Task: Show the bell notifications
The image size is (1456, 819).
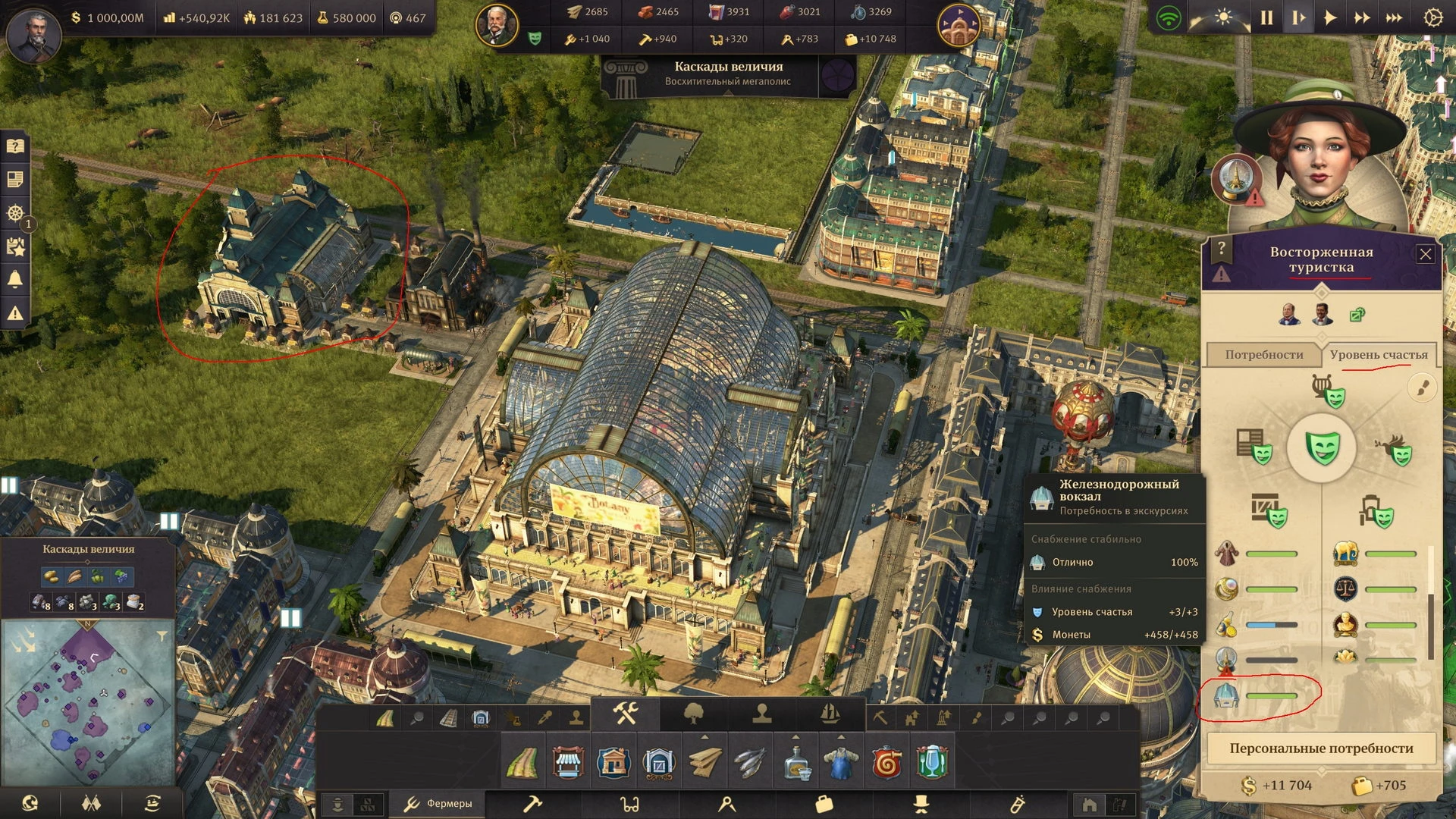Action: (x=15, y=280)
